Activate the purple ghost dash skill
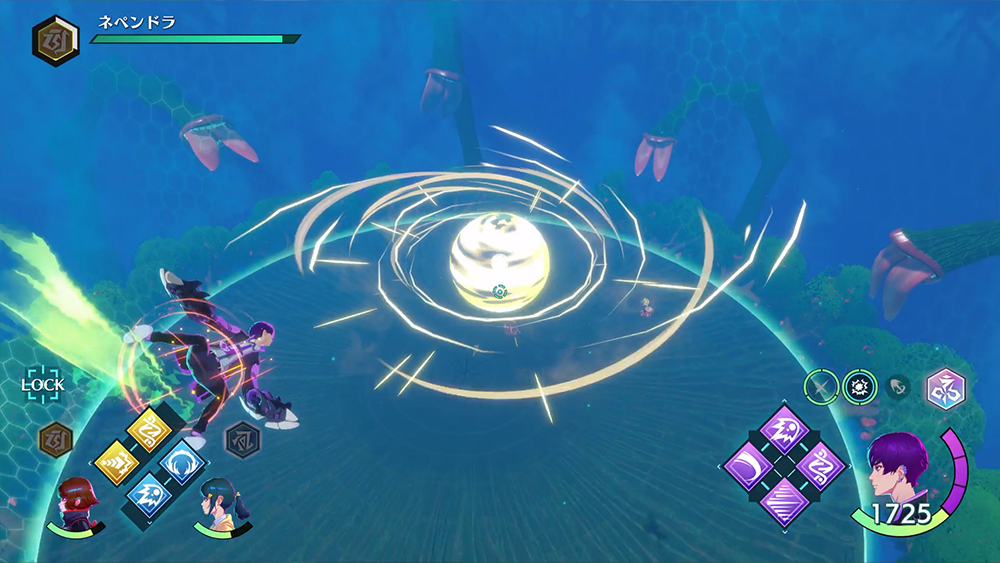The image size is (1000, 563). pyautogui.click(x=785, y=429)
